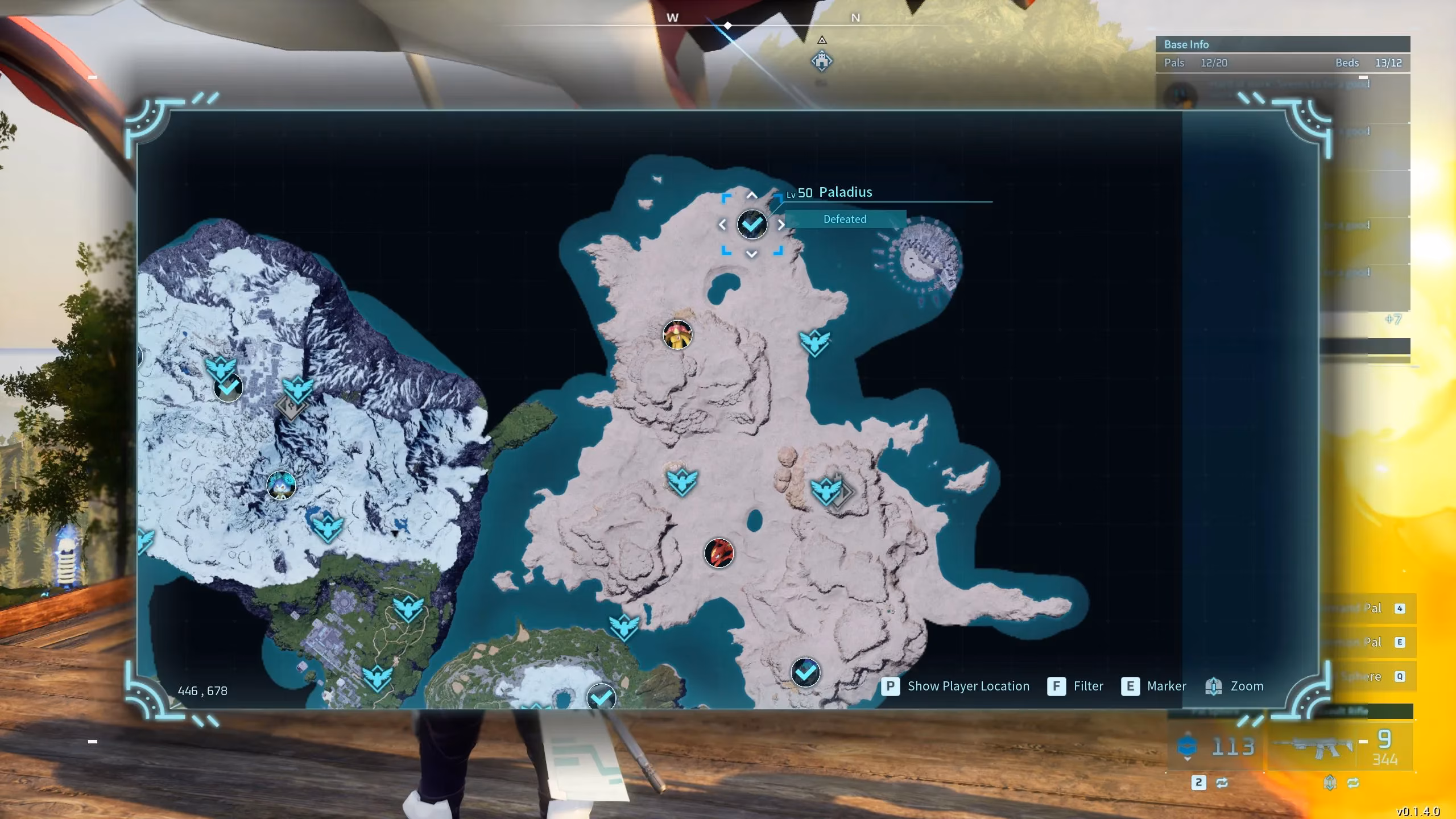Image resolution: width=1456 pixels, height=819 pixels.
Task: Select the checkmark marker on the southern desert
Action: click(805, 673)
